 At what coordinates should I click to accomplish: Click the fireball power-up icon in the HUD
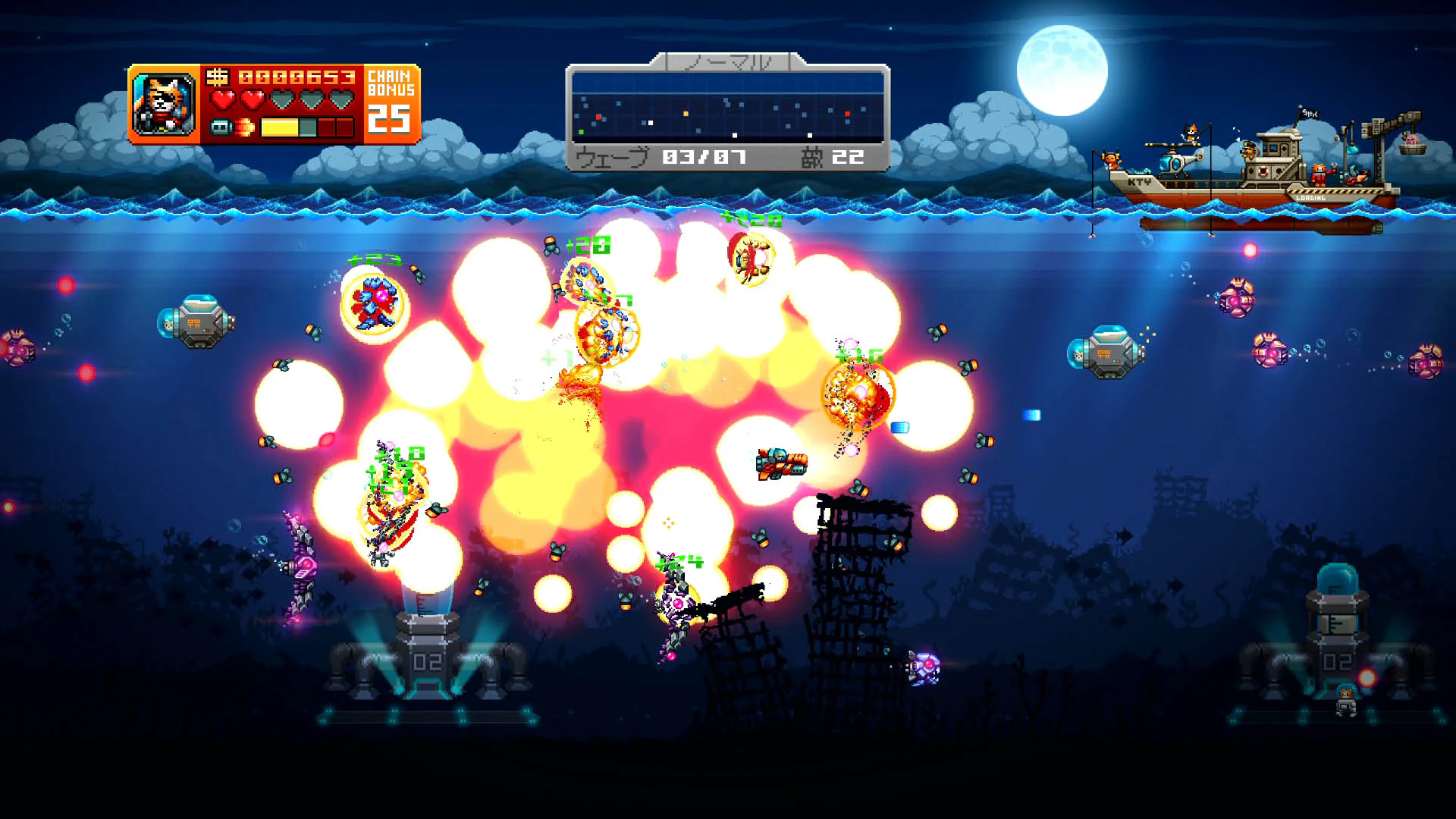pyautogui.click(x=245, y=127)
